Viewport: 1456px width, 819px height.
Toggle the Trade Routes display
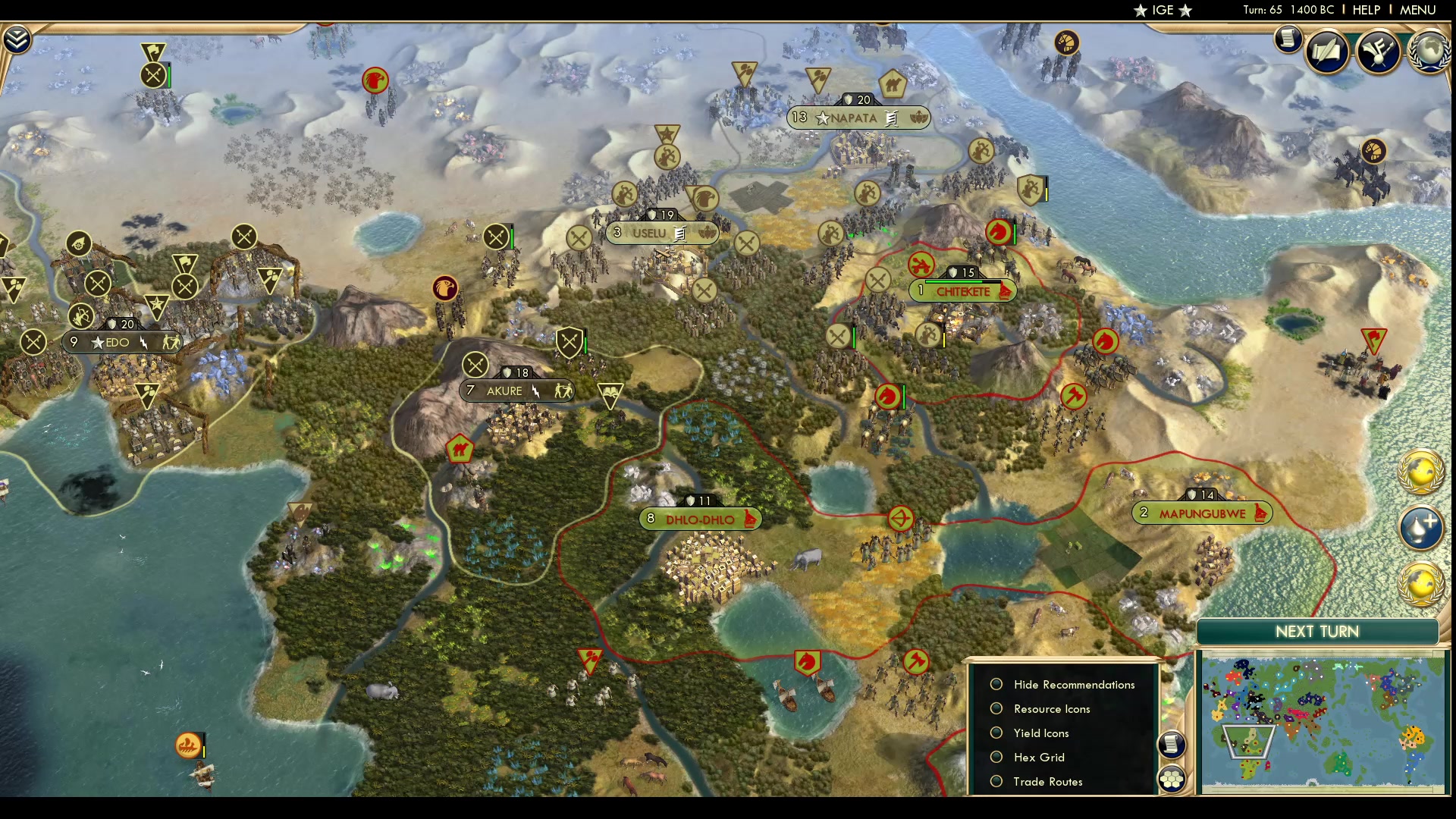click(x=996, y=781)
